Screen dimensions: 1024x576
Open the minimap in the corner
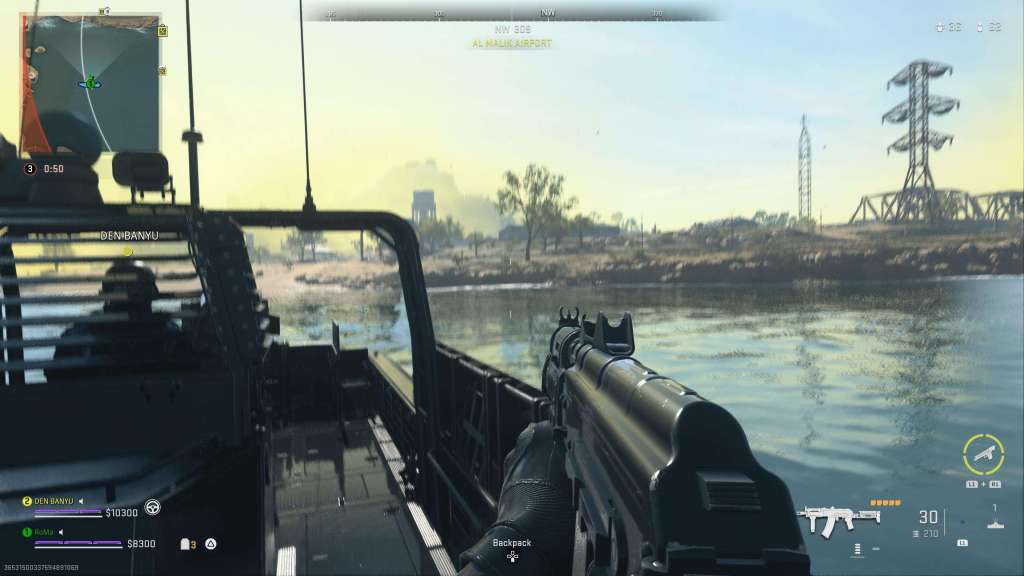(x=91, y=83)
